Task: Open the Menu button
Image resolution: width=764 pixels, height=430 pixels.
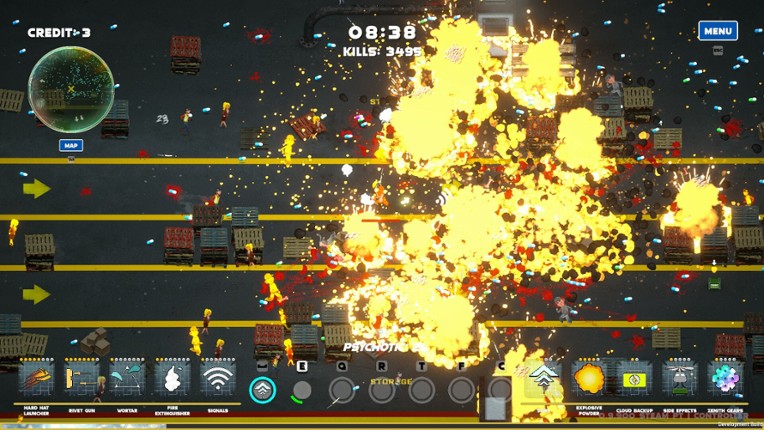Action: point(717,31)
